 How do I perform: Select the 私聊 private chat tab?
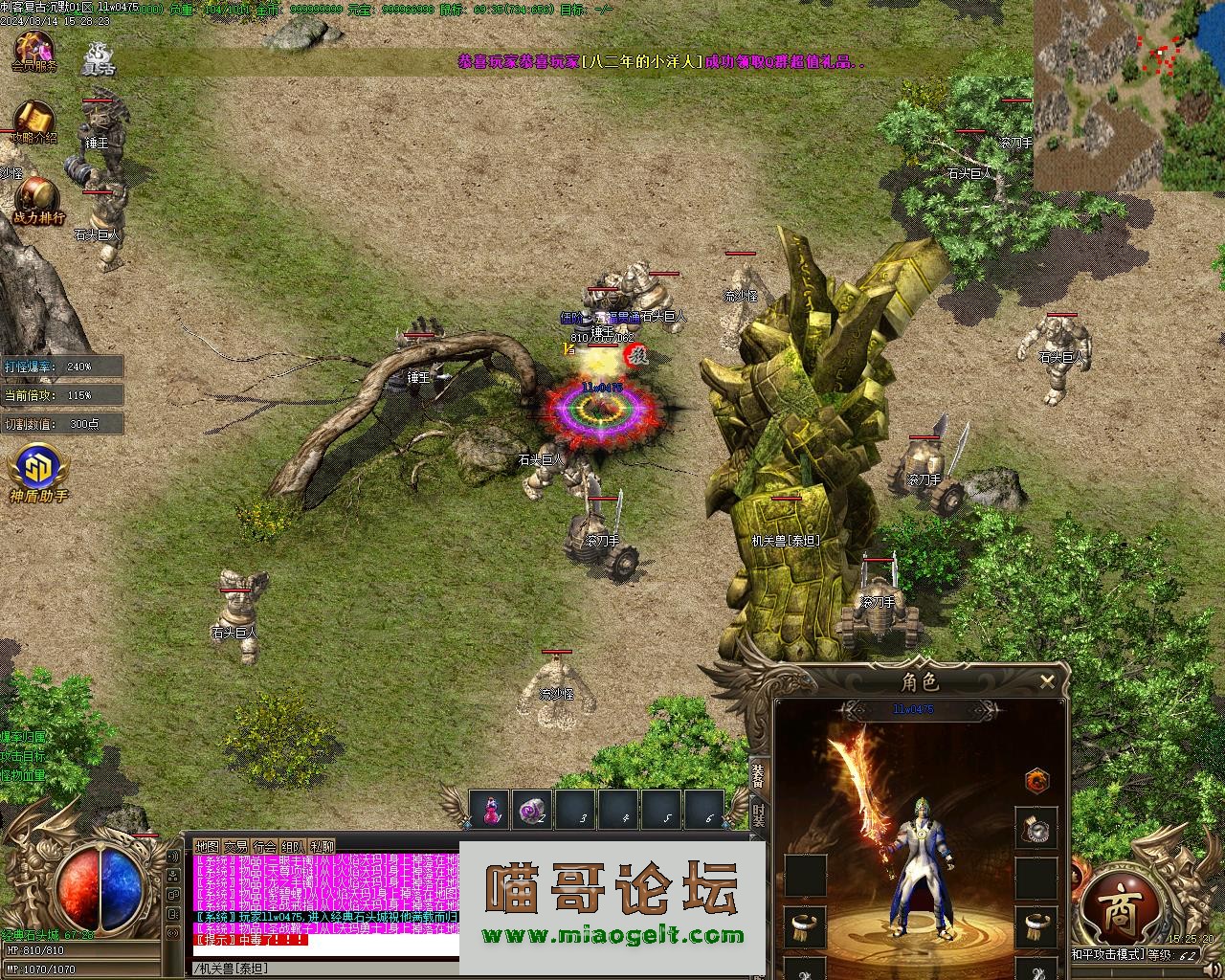[322, 847]
